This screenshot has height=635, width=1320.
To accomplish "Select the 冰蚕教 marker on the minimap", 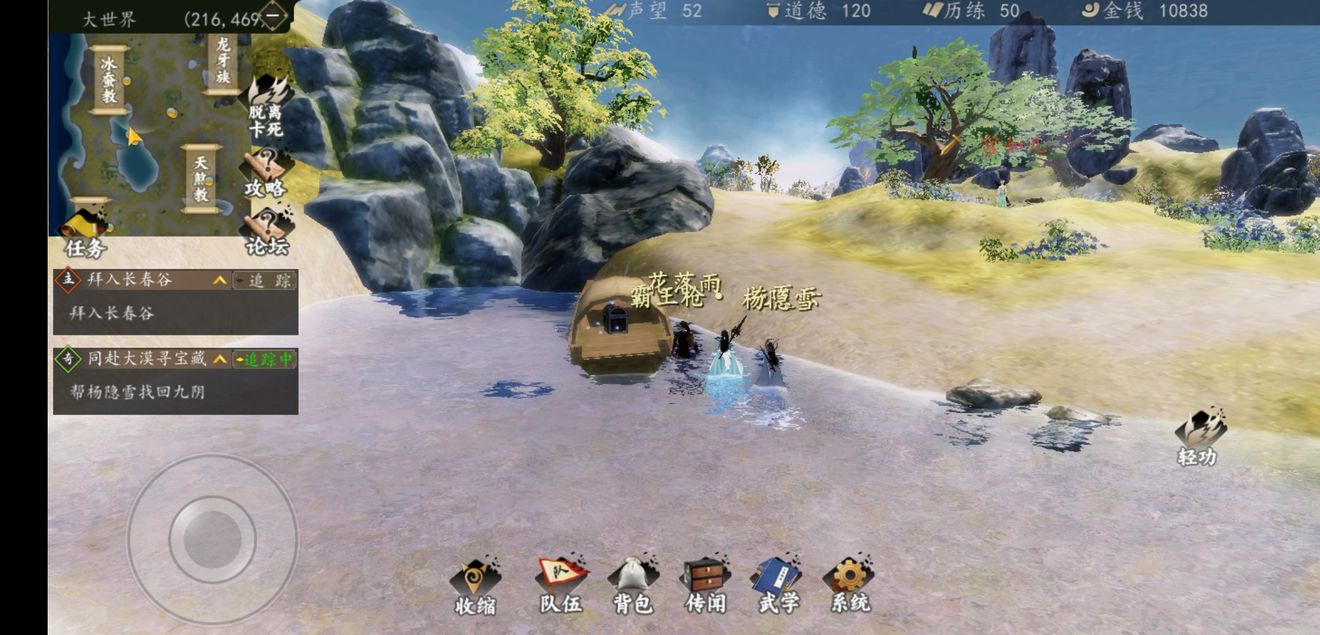I will click(x=108, y=80).
